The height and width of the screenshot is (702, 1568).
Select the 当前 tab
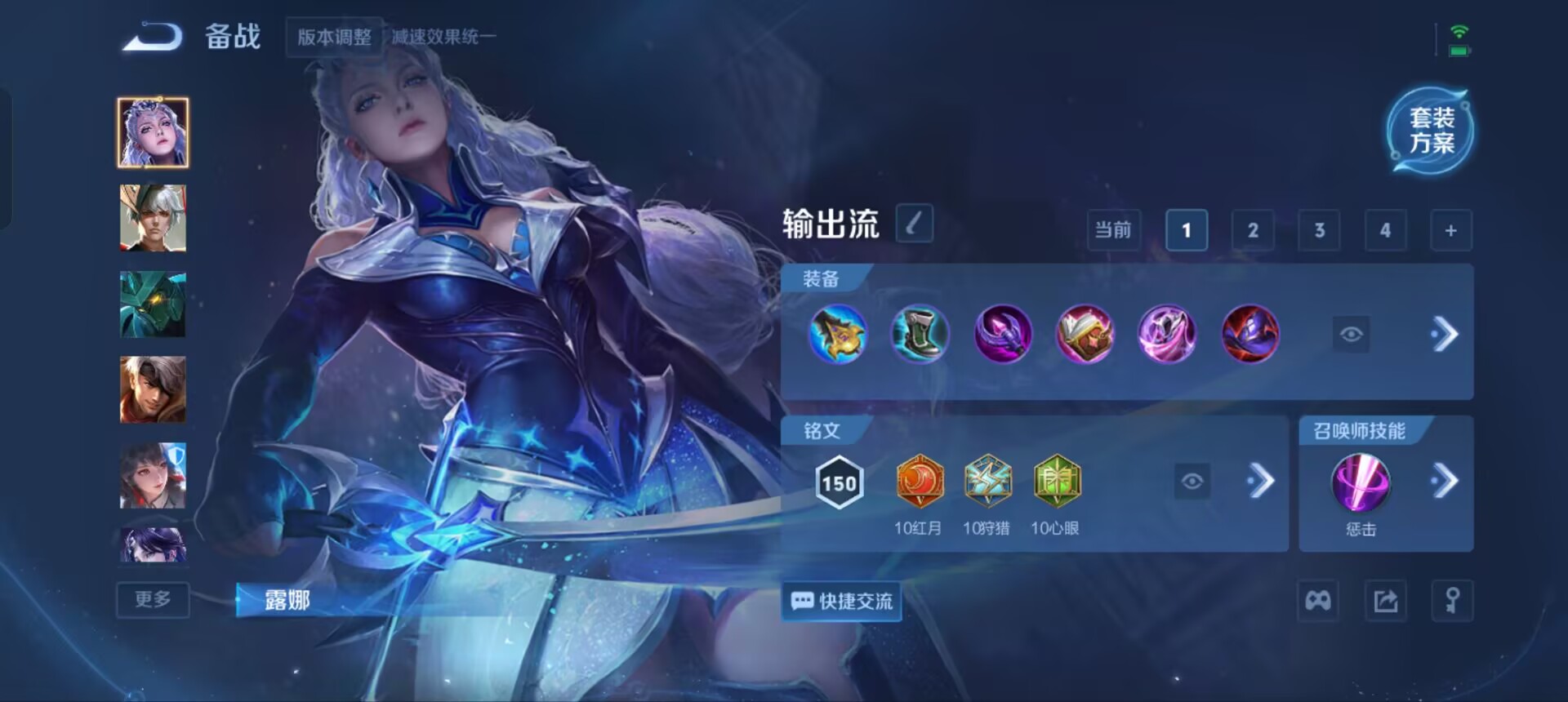click(1113, 230)
